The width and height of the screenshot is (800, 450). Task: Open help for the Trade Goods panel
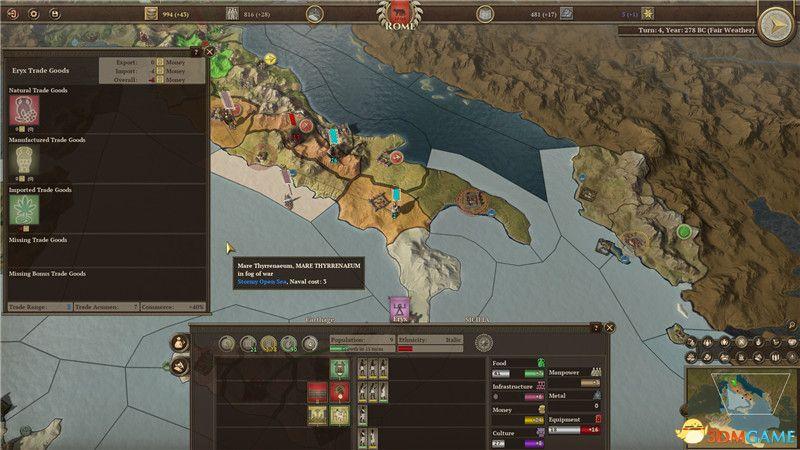(x=195, y=50)
